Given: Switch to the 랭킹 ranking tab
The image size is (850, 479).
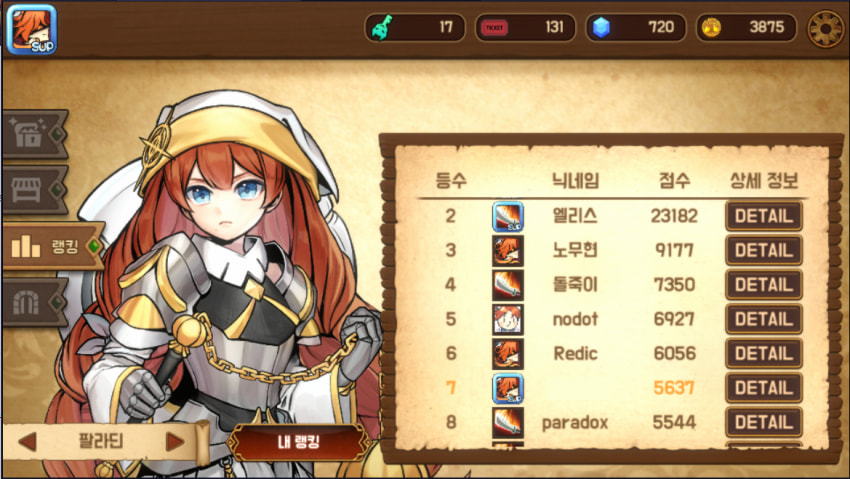Looking at the screenshot, I should point(52,246).
